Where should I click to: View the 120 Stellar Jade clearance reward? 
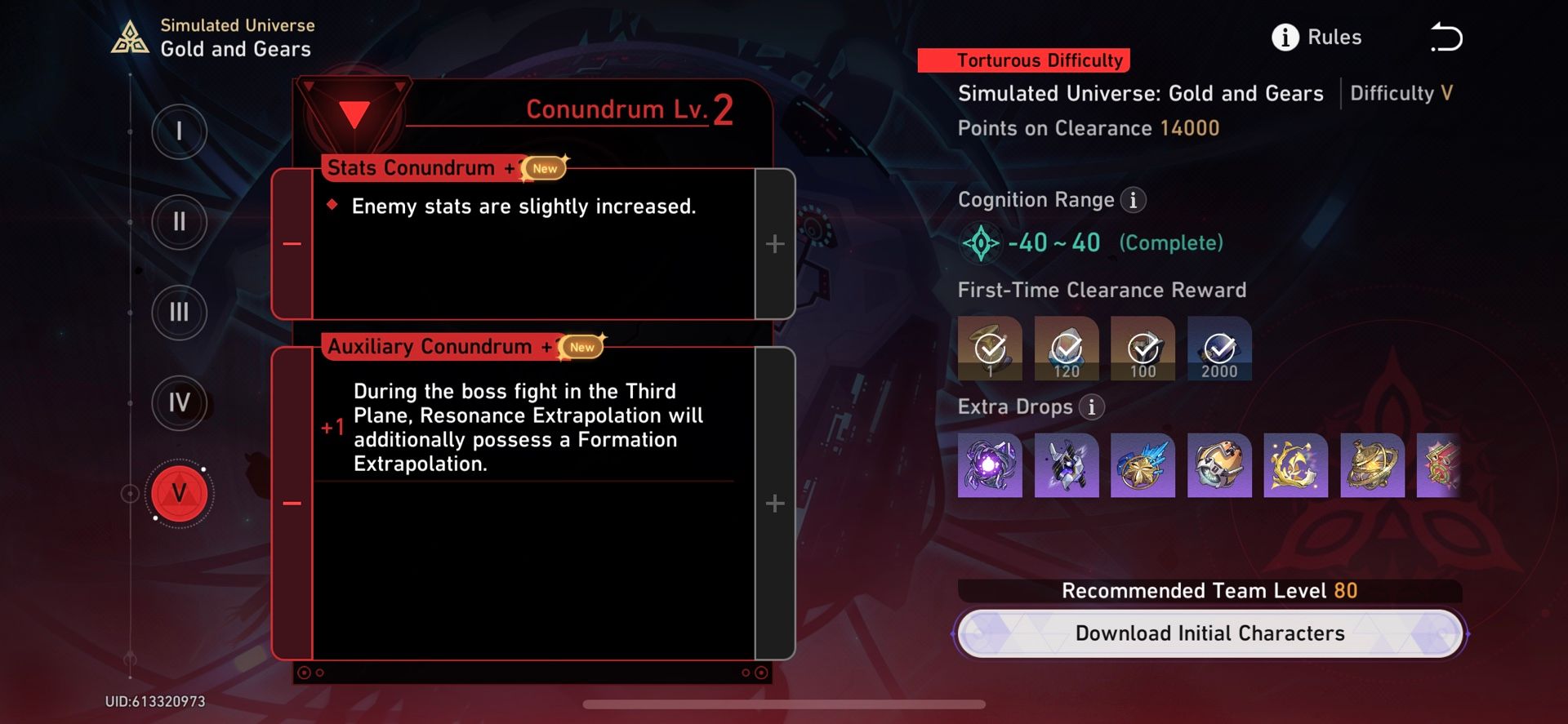pyautogui.click(x=1067, y=349)
